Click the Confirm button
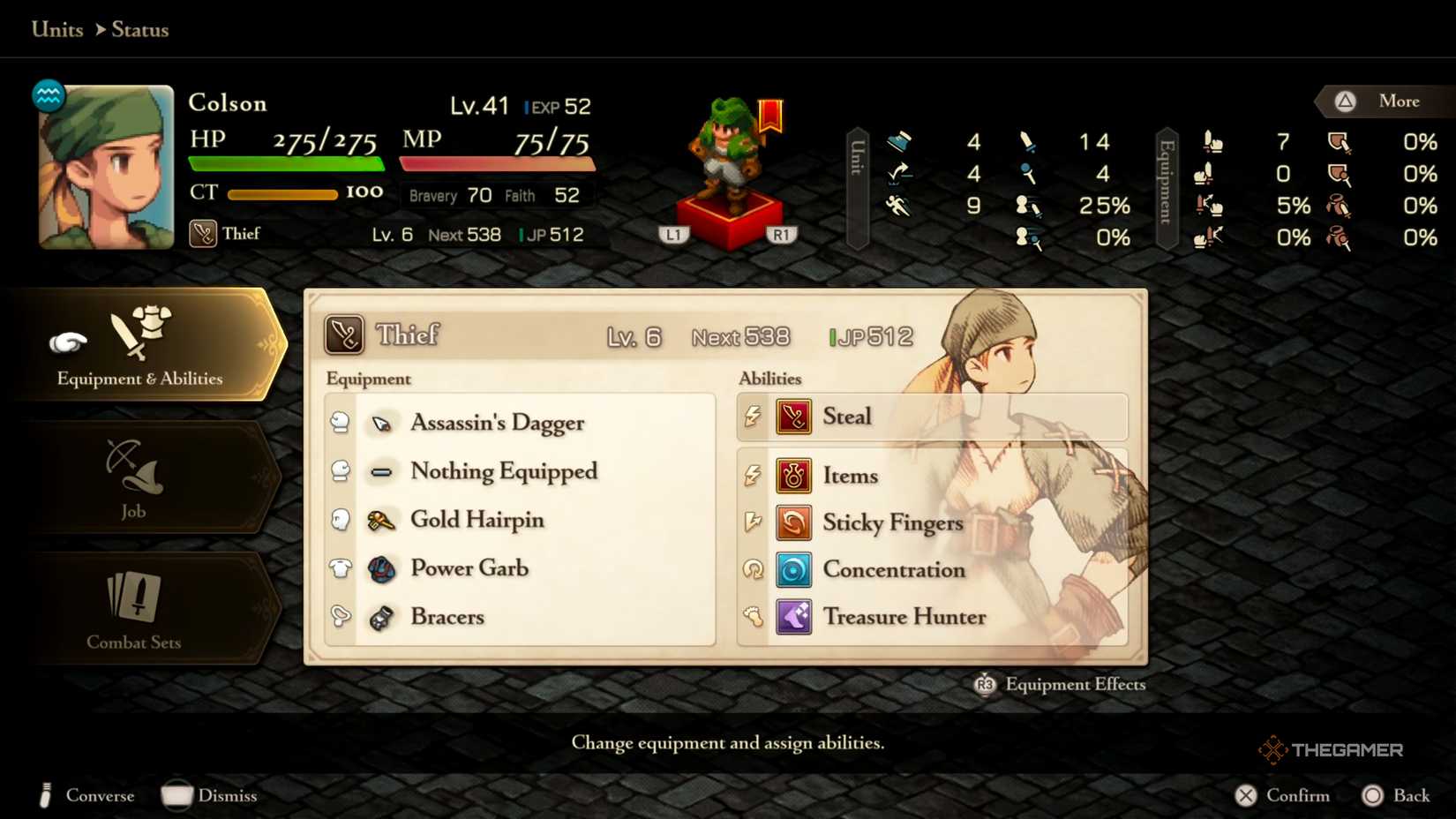The width and height of the screenshot is (1456, 819). [1284, 795]
